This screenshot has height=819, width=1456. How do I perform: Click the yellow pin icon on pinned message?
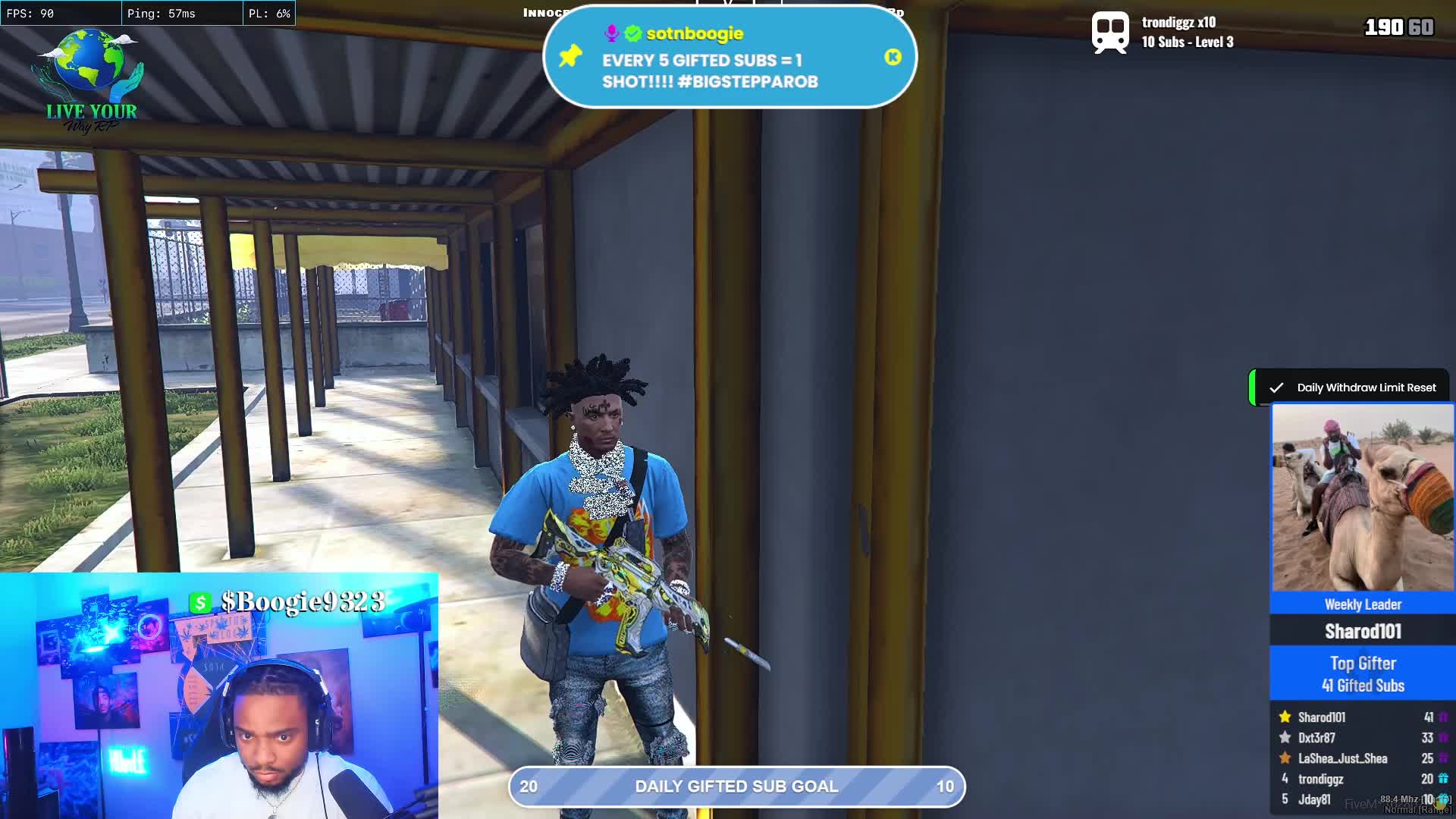pyautogui.click(x=570, y=56)
